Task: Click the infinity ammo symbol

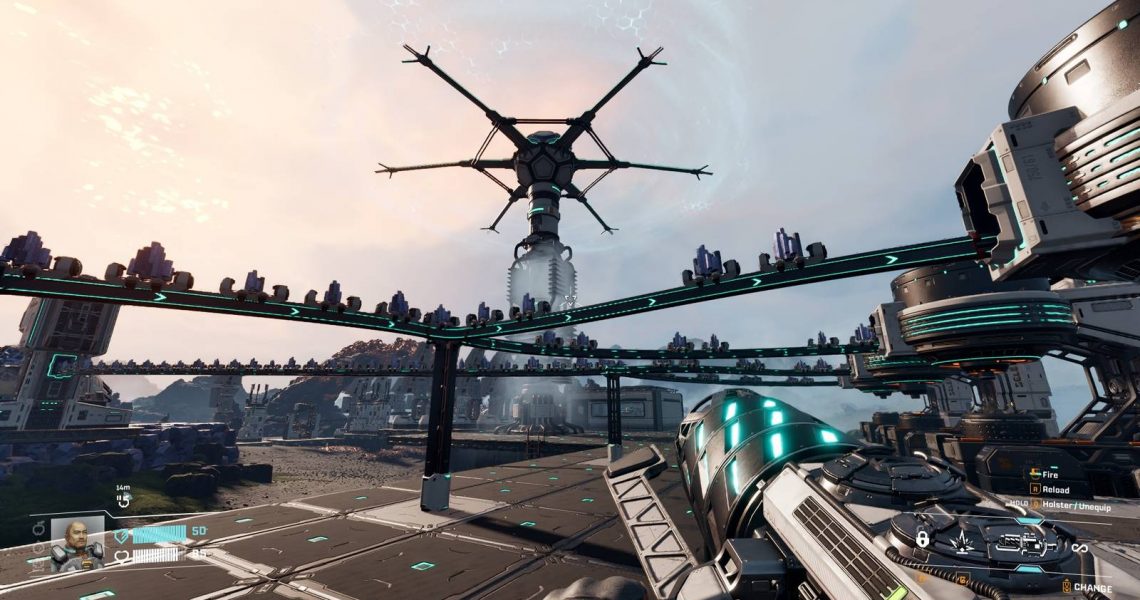Action: tap(1079, 548)
